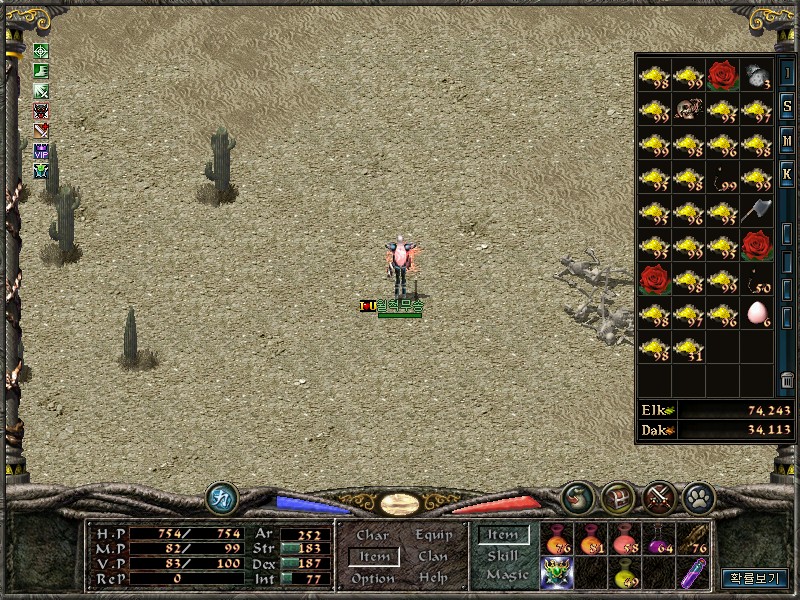Open the Equip menu
Viewport: 800px width, 600px height.
[x=433, y=536]
